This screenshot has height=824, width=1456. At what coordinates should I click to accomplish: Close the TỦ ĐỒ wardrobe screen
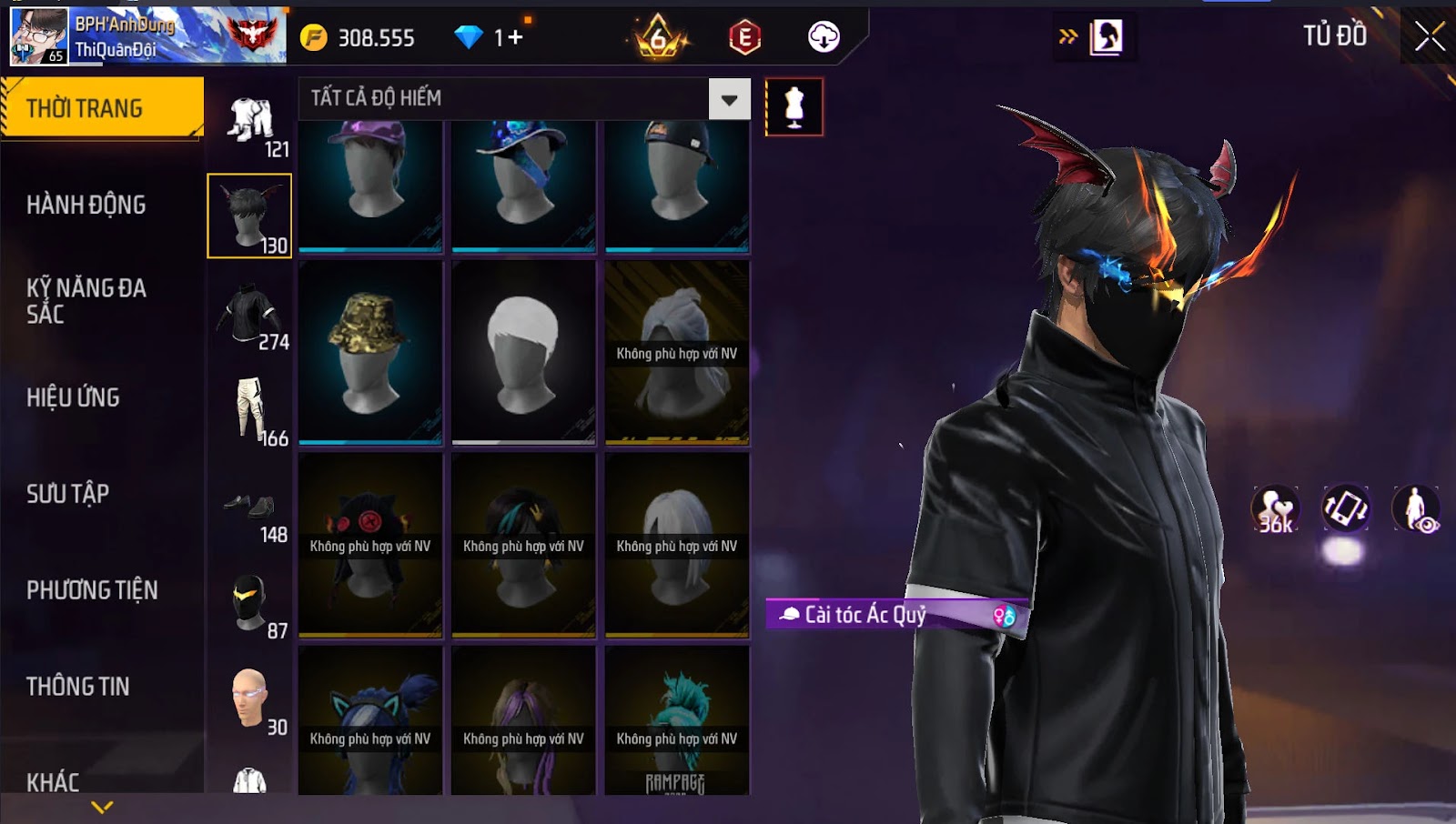coord(1429,36)
